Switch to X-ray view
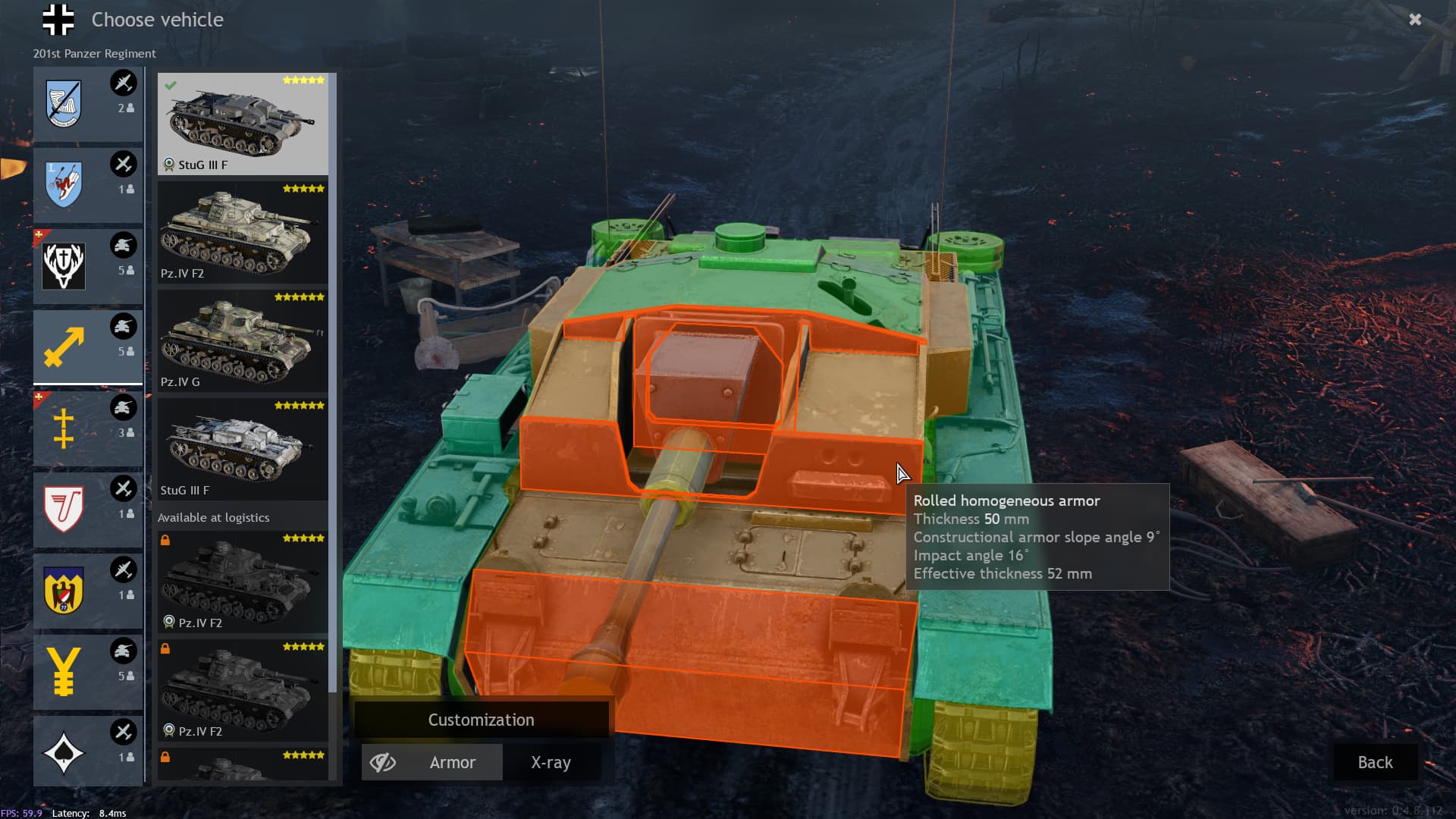This screenshot has height=819, width=1456. pos(551,762)
